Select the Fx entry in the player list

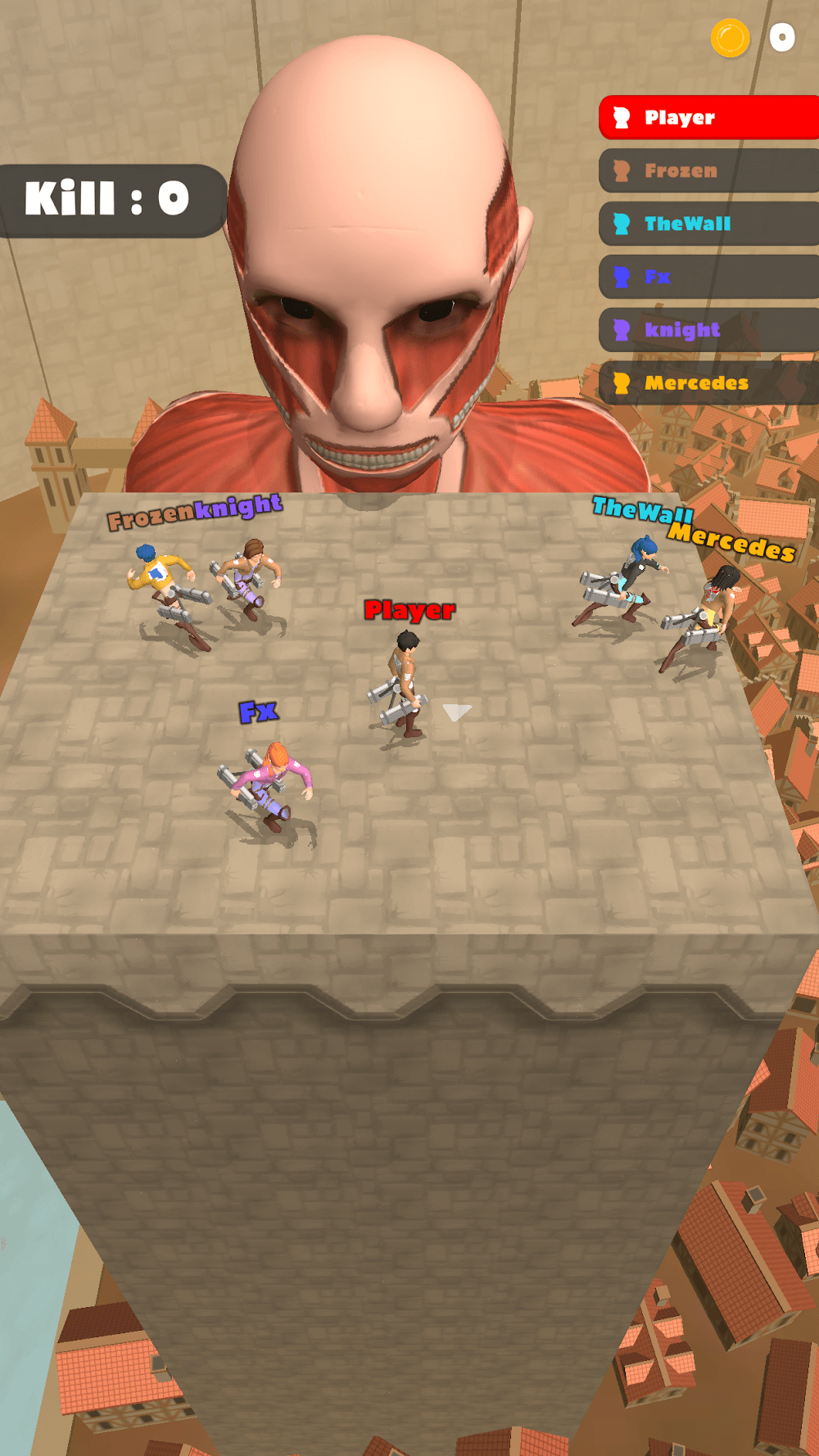click(x=708, y=277)
